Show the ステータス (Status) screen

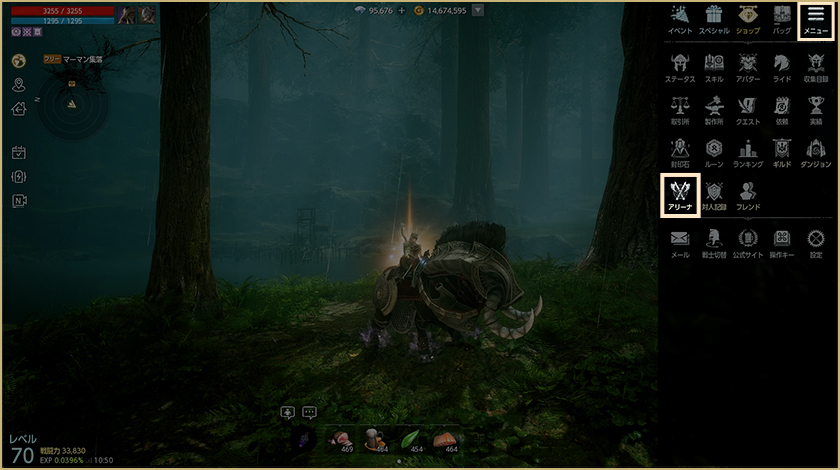point(680,67)
